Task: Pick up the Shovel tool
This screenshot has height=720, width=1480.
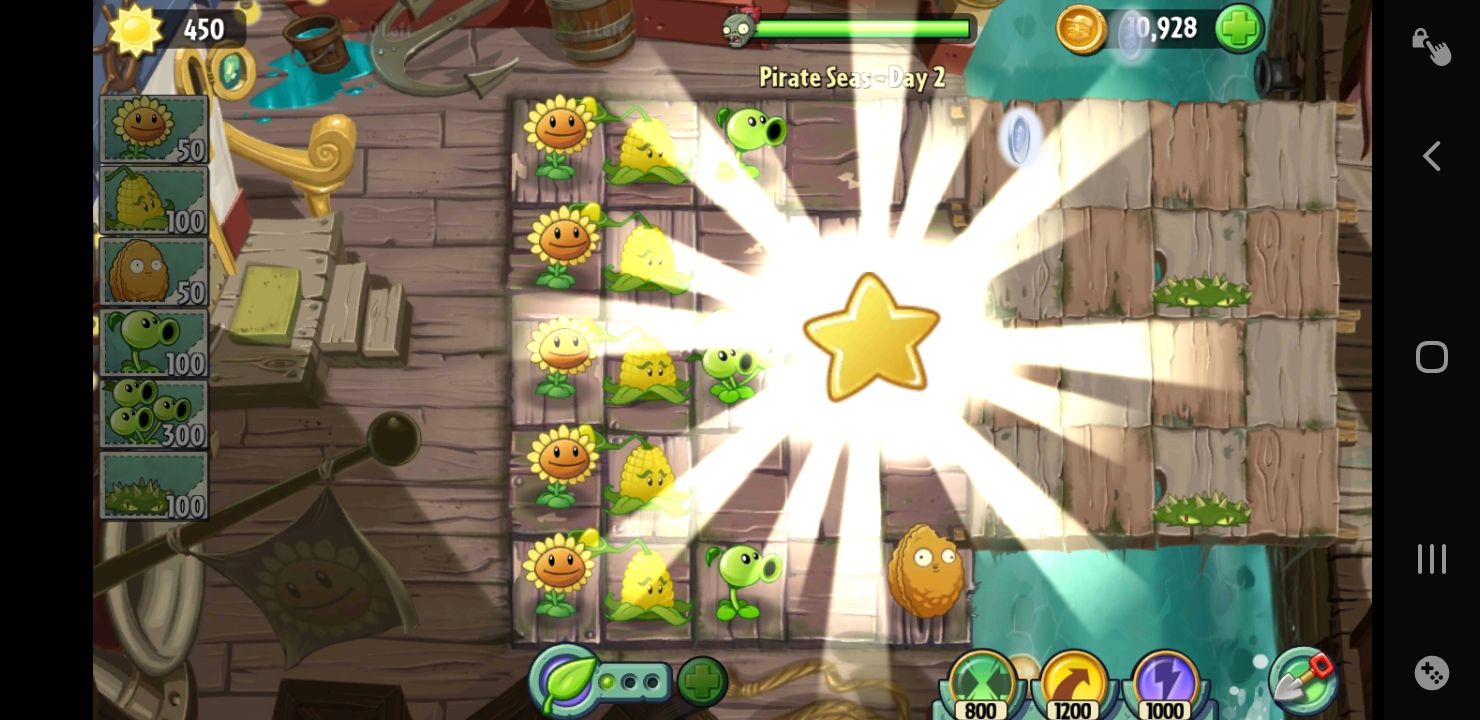Action: pyautogui.click(x=1305, y=681)
